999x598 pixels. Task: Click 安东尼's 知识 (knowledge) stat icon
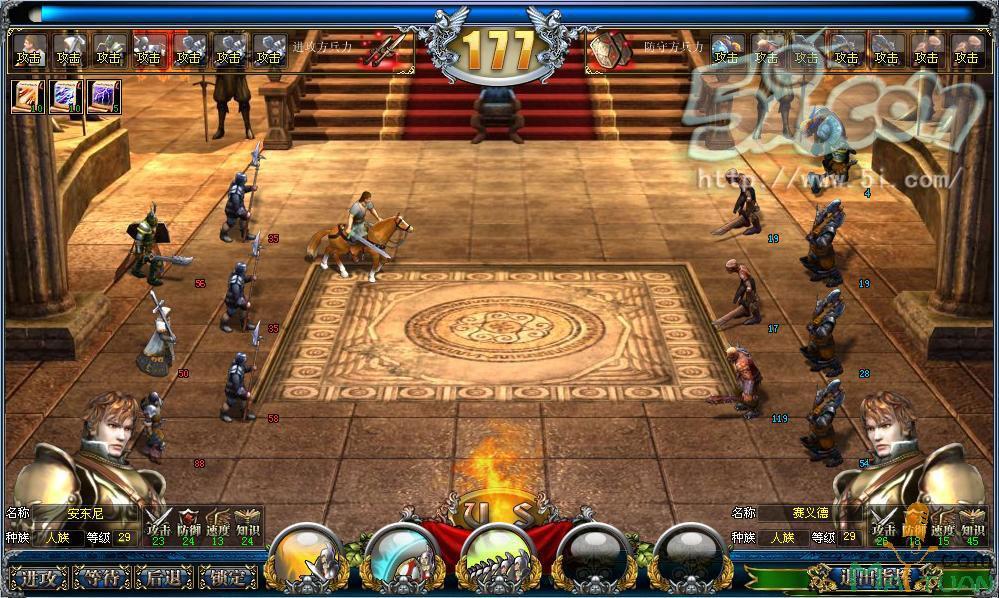(x=245, y=521)
